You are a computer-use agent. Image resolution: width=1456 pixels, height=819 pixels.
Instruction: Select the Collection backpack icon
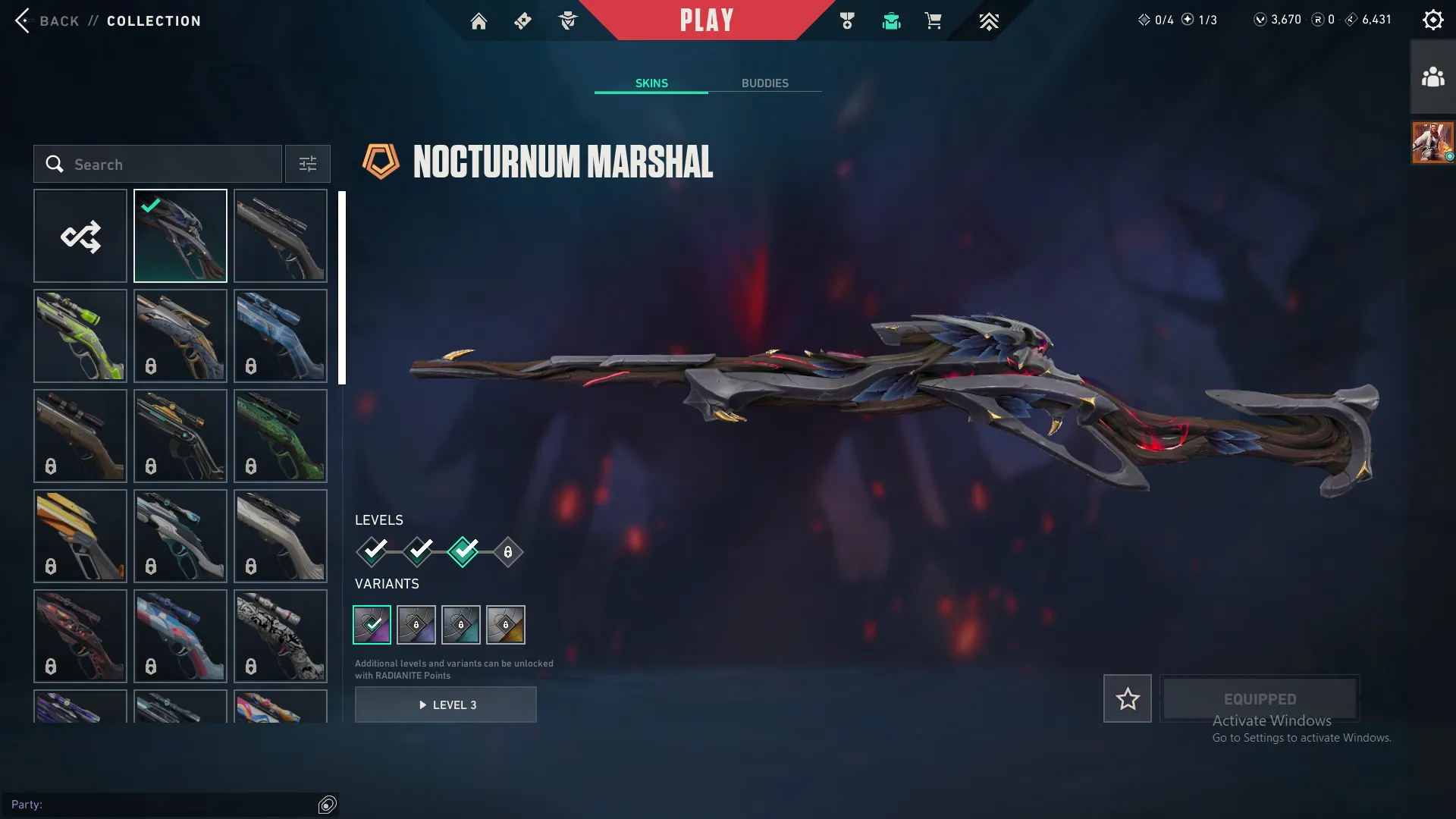[891, 20]
